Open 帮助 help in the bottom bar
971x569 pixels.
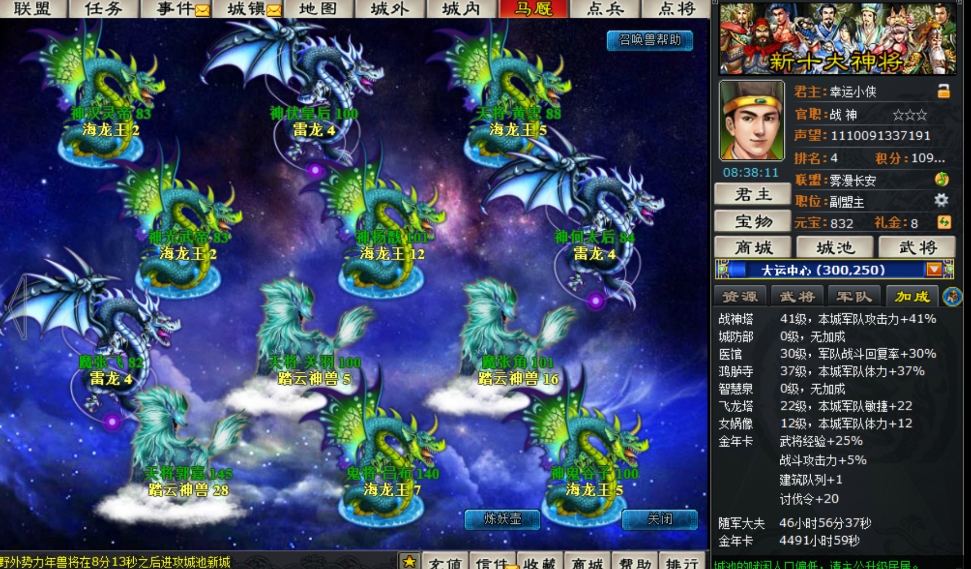[x=634, y=562]
